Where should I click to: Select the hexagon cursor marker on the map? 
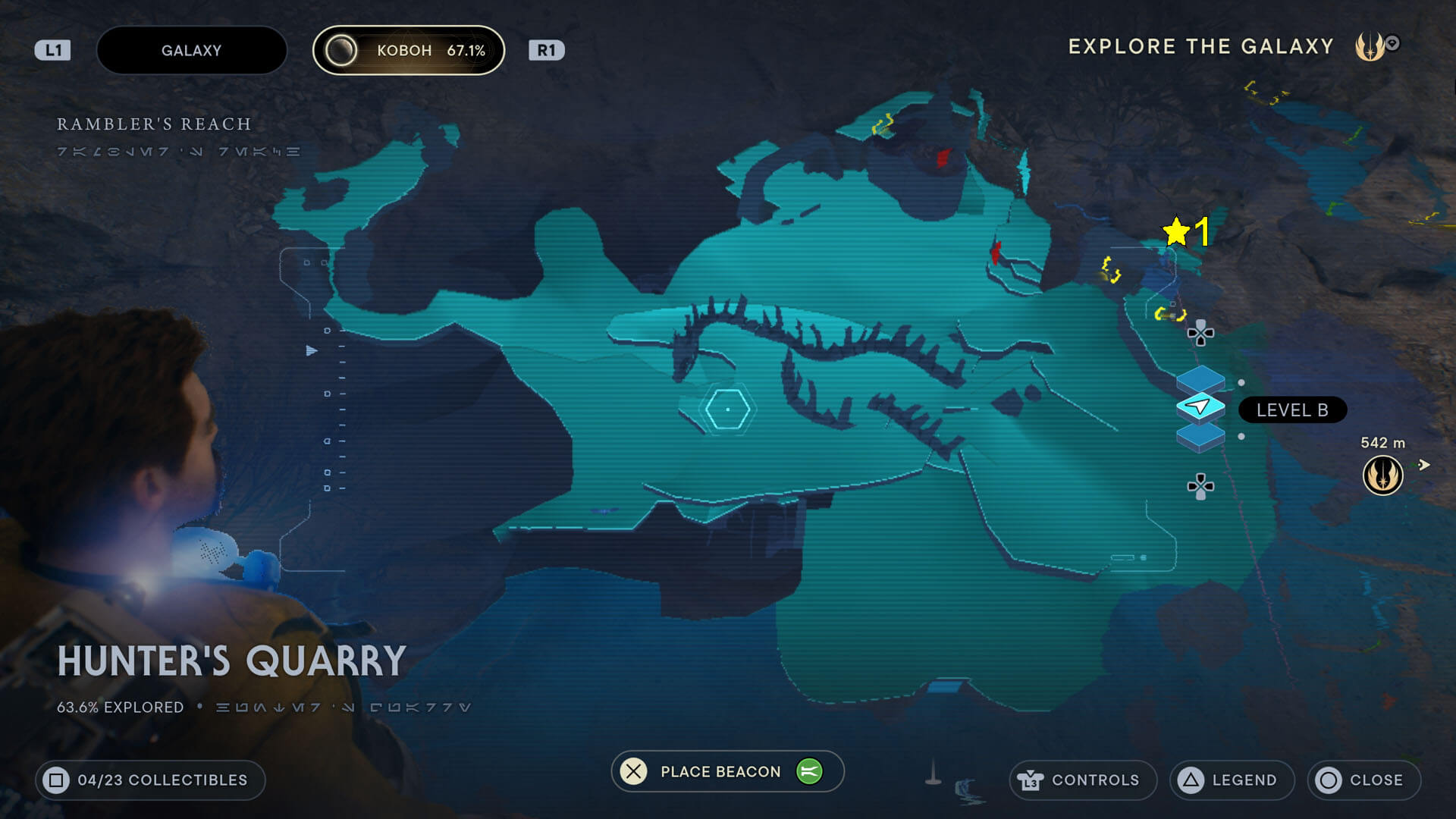pos(727,409)
